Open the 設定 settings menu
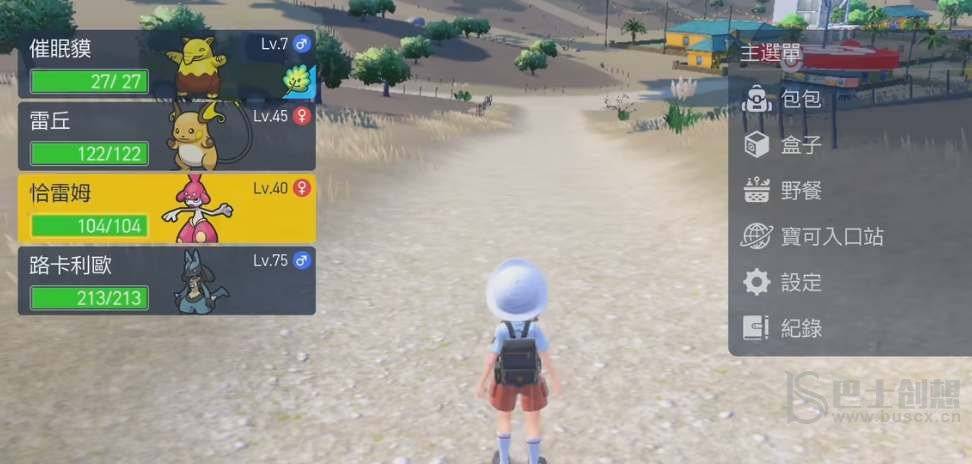 click(800, 283)
